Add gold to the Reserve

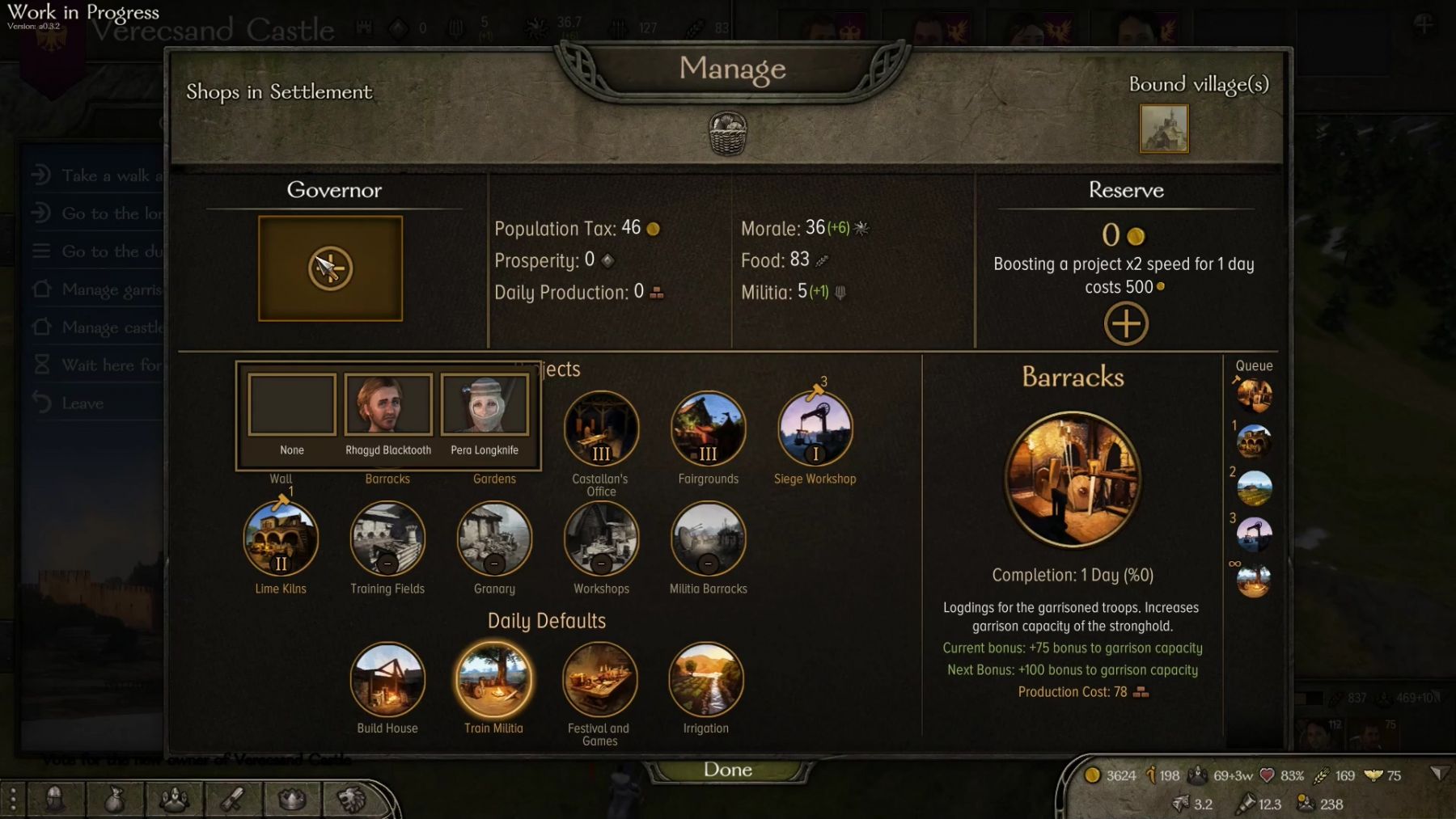(1126, 324)
